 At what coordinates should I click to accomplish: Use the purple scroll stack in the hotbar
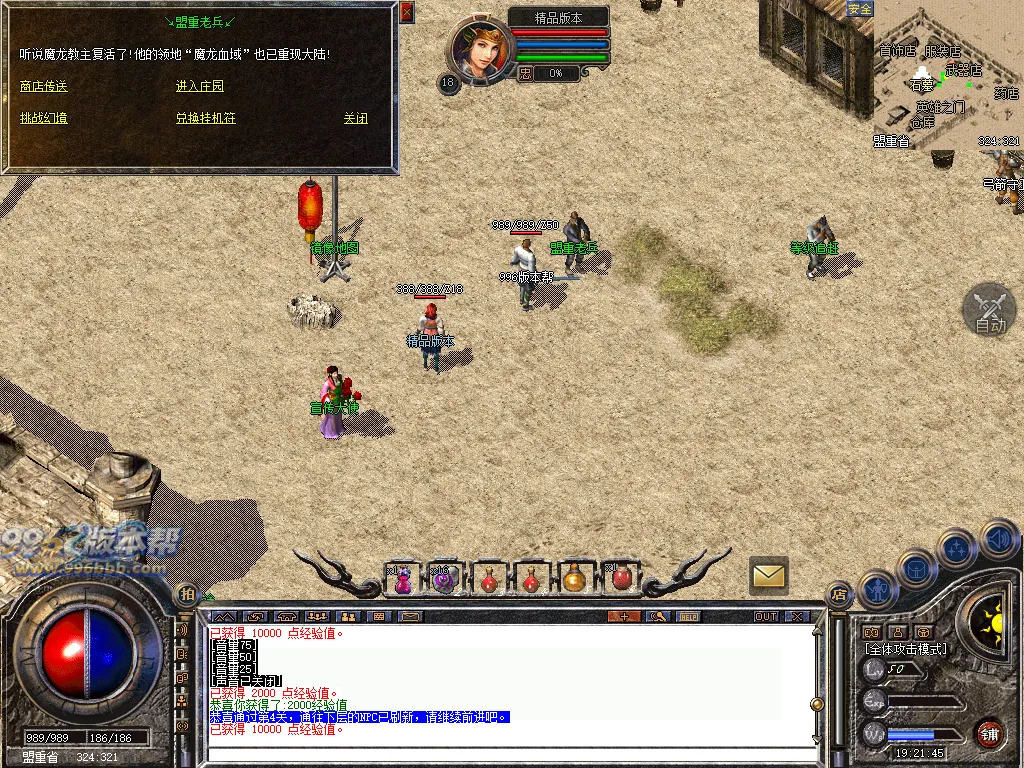443,579
